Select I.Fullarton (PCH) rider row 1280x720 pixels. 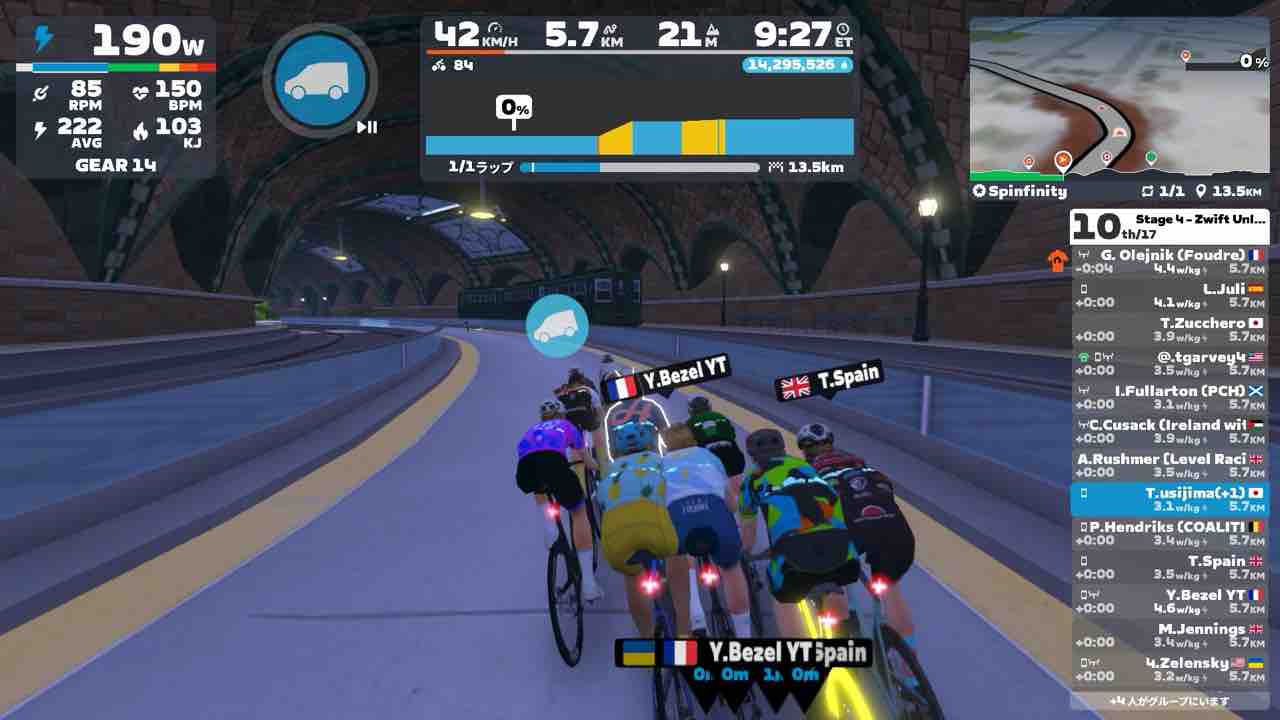(1168, 398)
